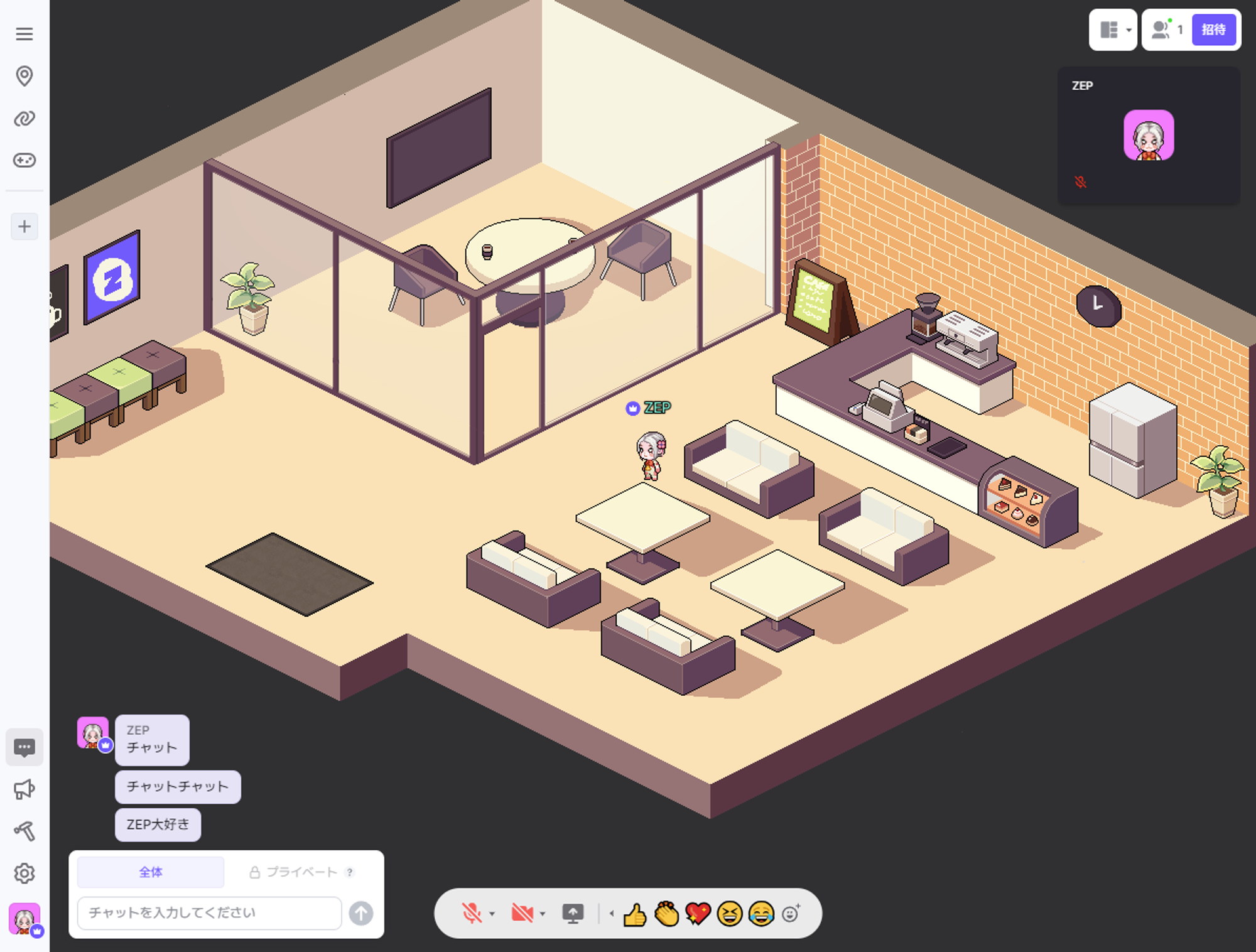Open the megaphone announcement tool
Viewport: 1256px width, 952px height.
click(x=24, y=789)
